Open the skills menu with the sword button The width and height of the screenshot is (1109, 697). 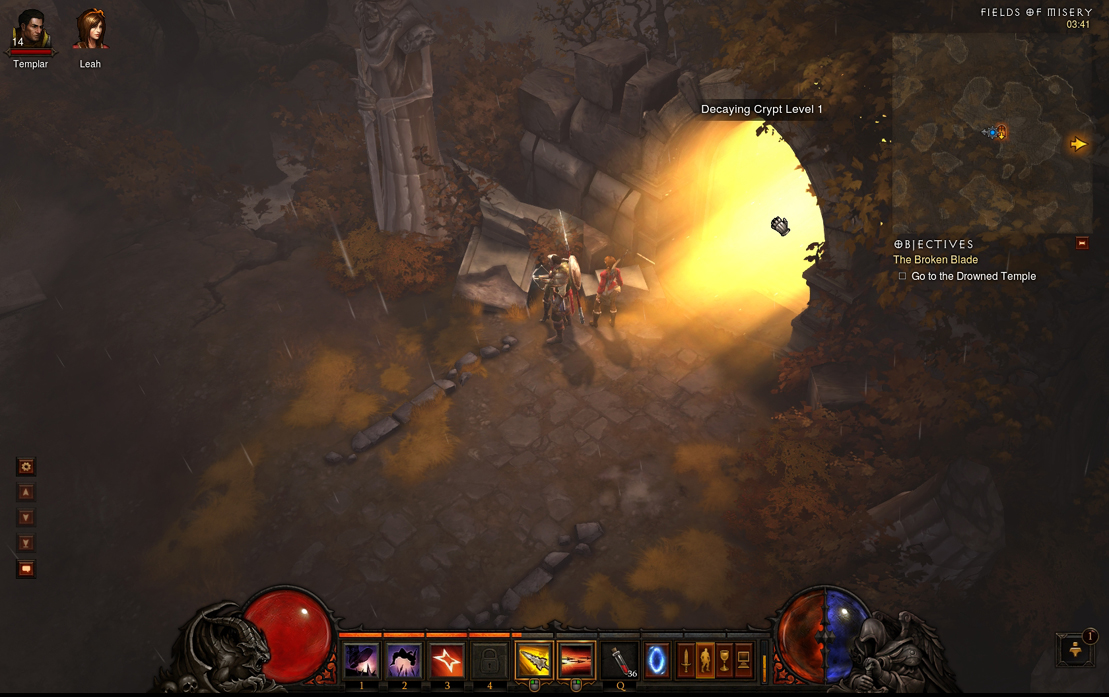click(x=686, y=660)
